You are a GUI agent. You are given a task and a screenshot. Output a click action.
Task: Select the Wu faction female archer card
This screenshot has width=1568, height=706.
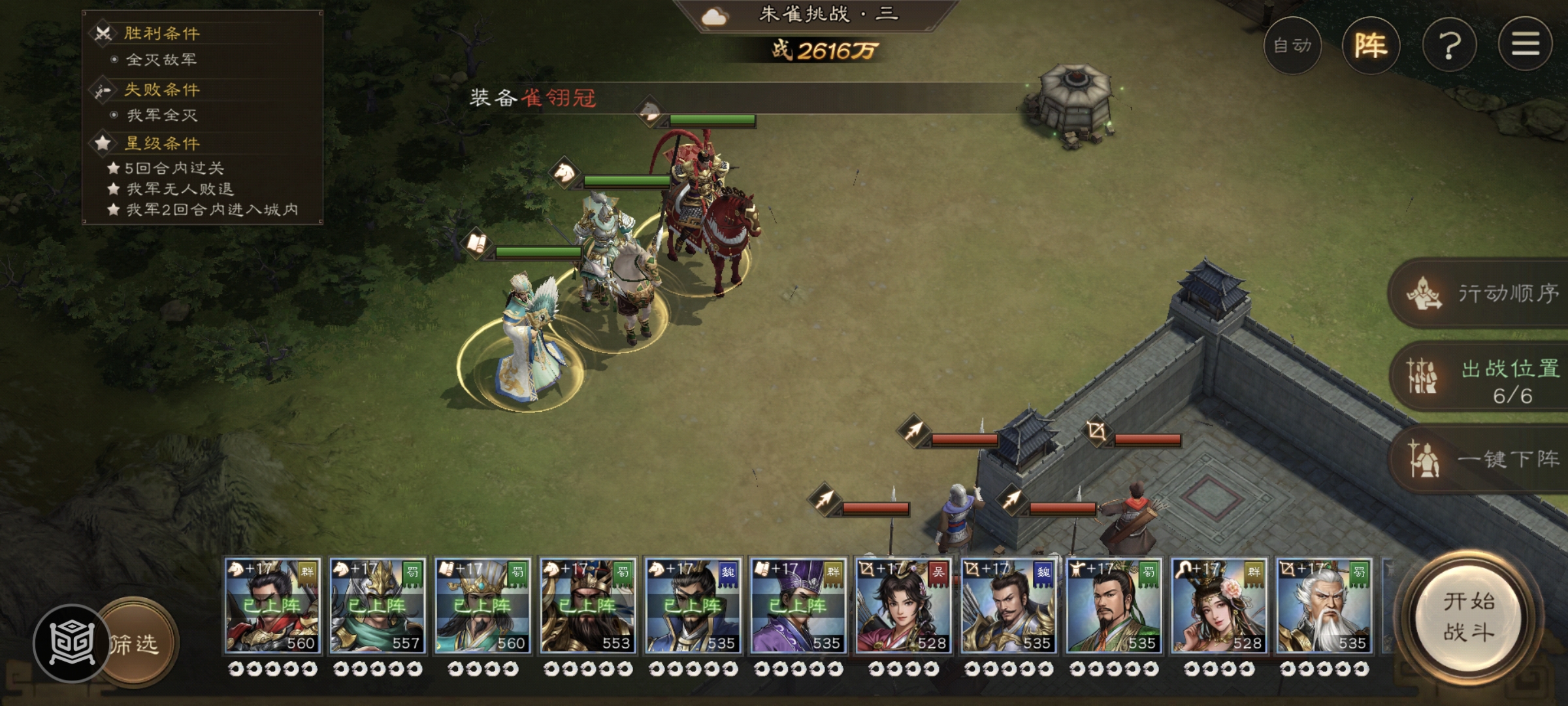[x=903, y=606]
